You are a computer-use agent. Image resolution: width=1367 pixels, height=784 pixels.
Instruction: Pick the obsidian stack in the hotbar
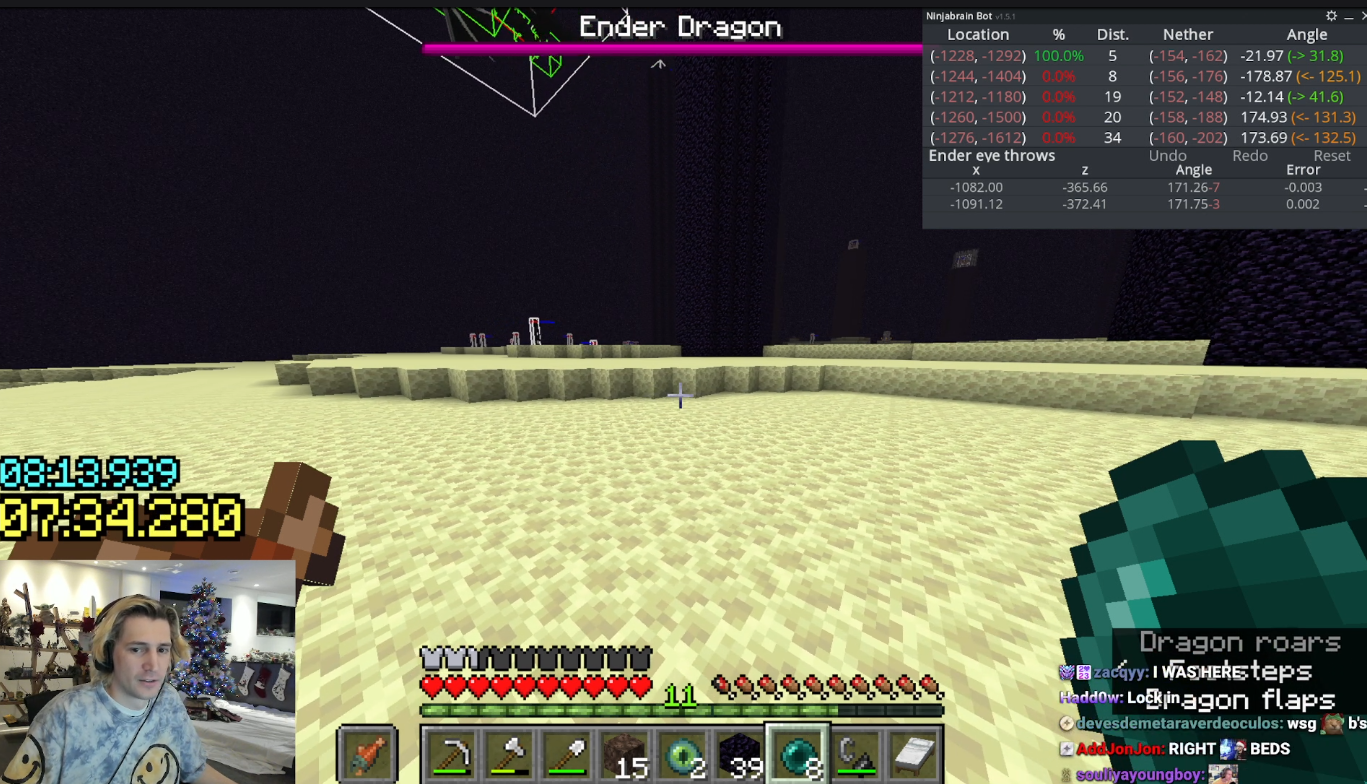(740, 753)
